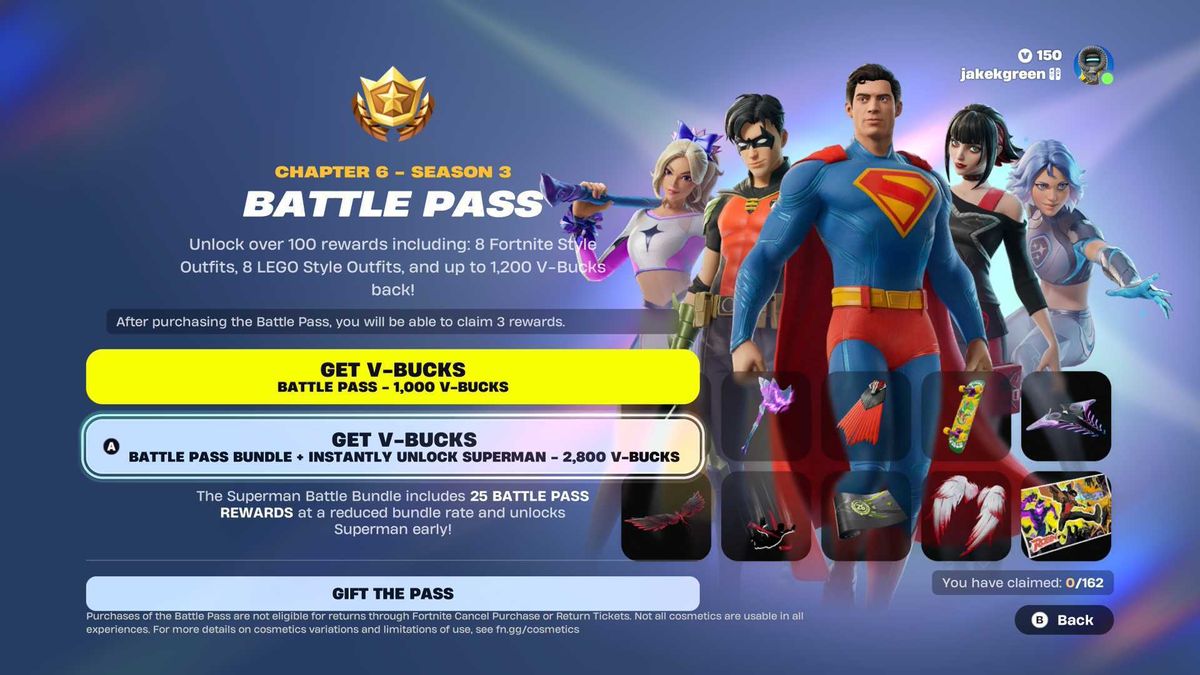Select the purple crystal pickaxe reward
Image resolution: width=1200 pixels, height=675 pixels.
coord(766,416)
